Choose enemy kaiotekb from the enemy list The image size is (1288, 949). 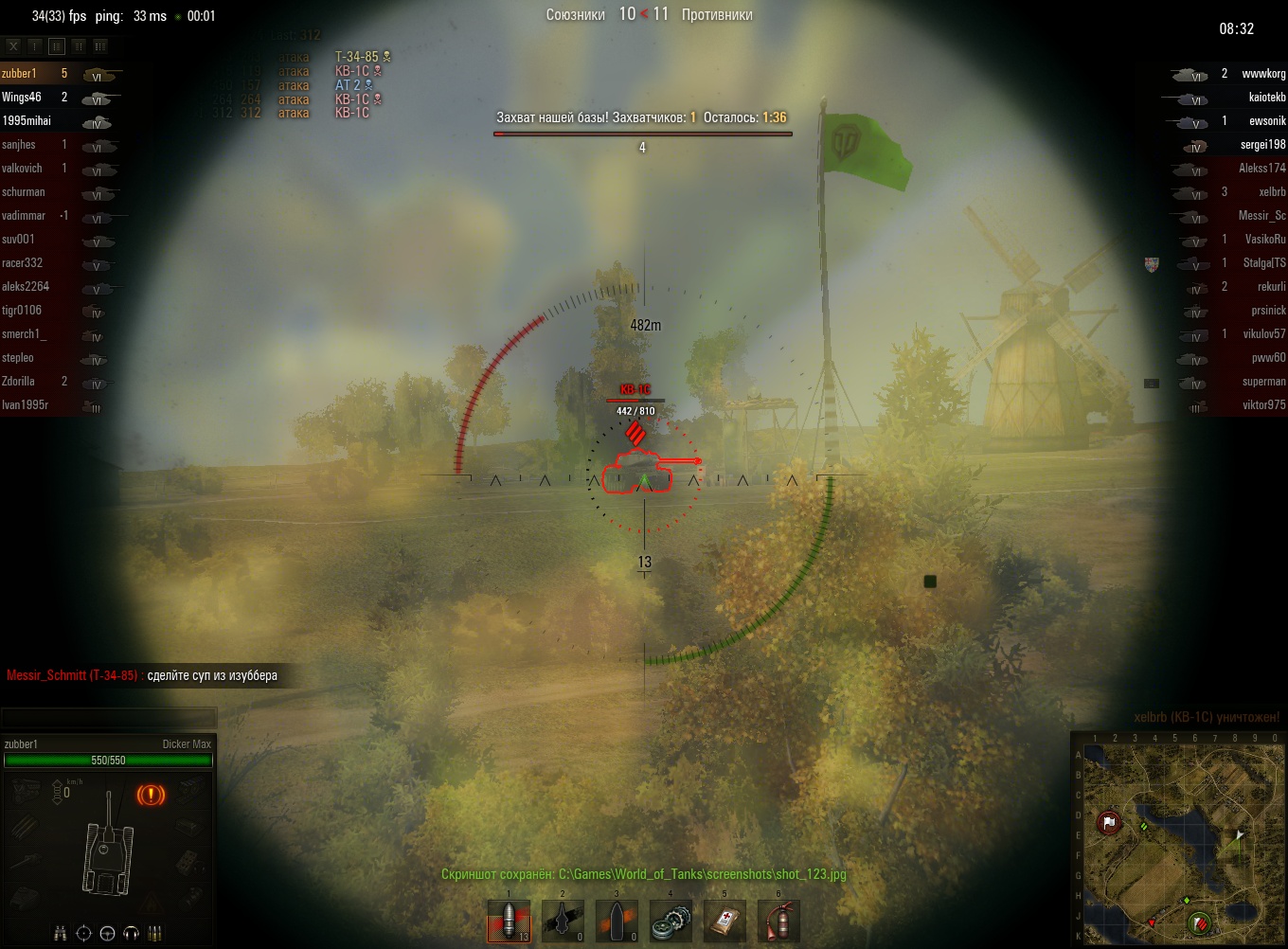pos(1266,98)
